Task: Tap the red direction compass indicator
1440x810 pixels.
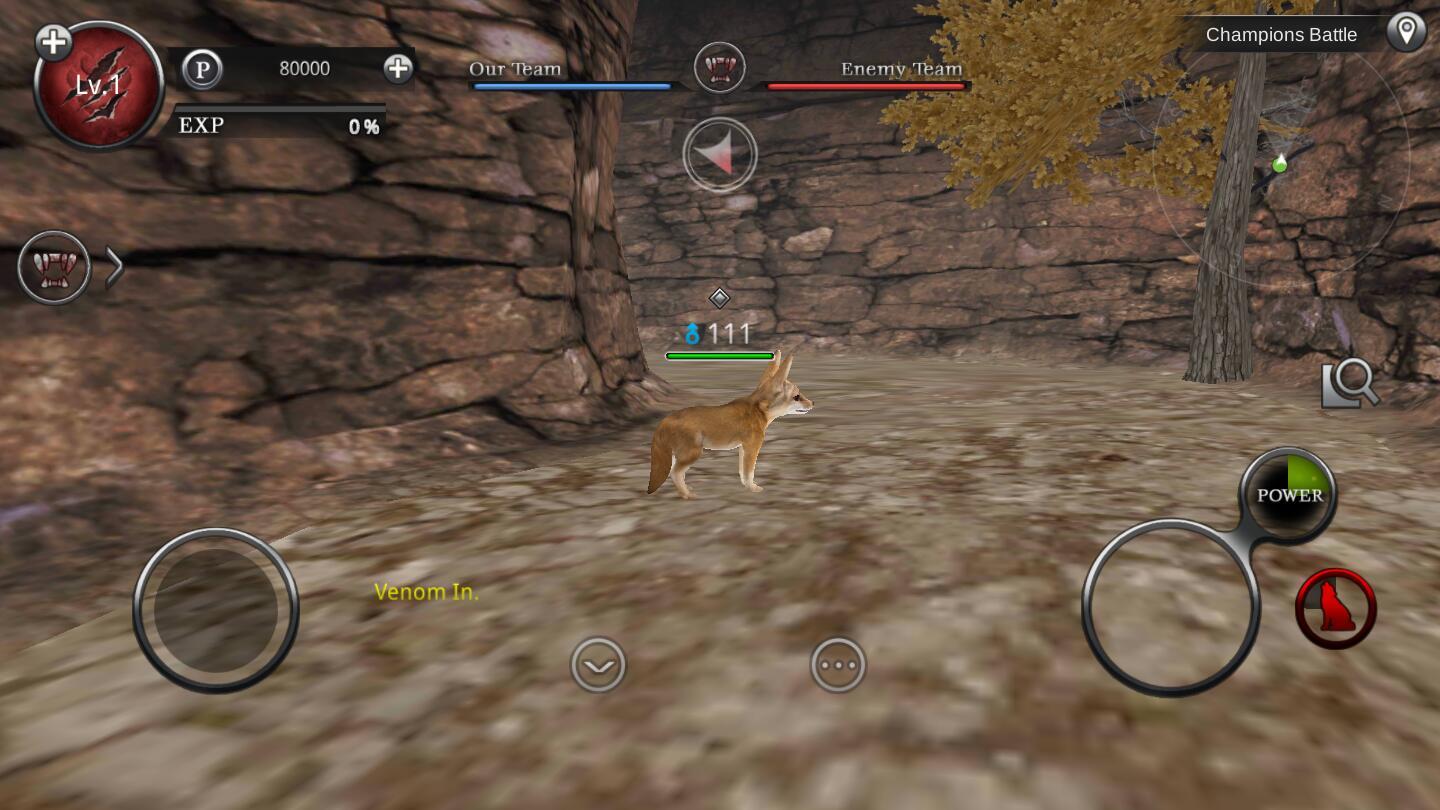Action: point(720,155)
